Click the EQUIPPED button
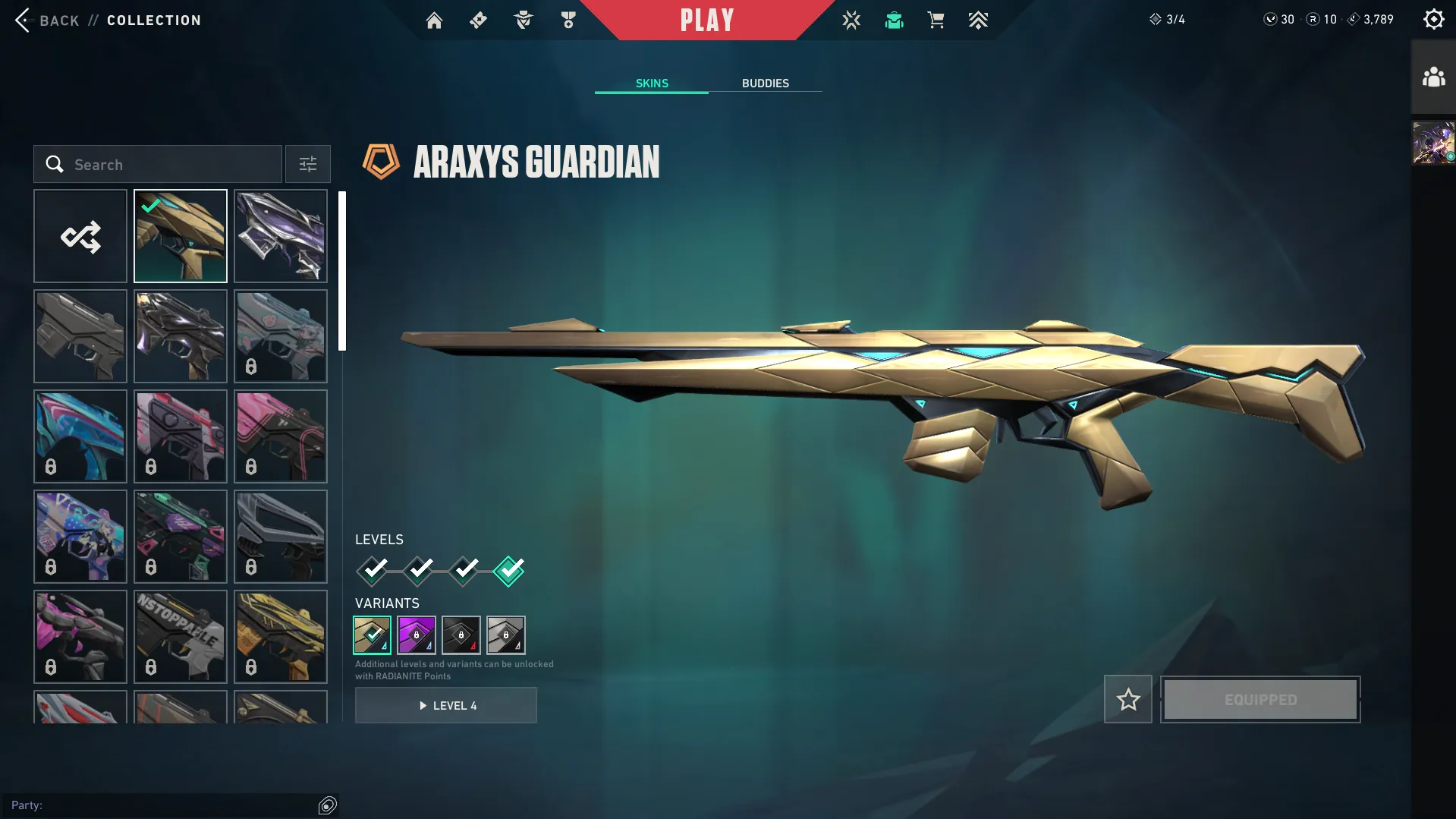1456x819 pixels. 1259,699
